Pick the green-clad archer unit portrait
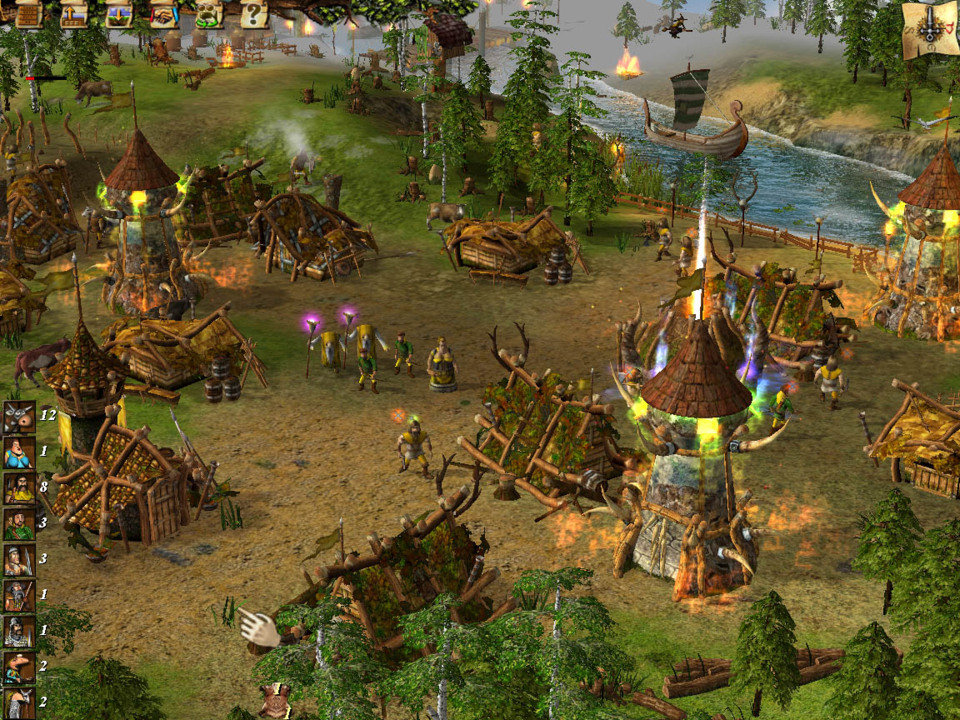The image size is (960, 720). (19, 523)
